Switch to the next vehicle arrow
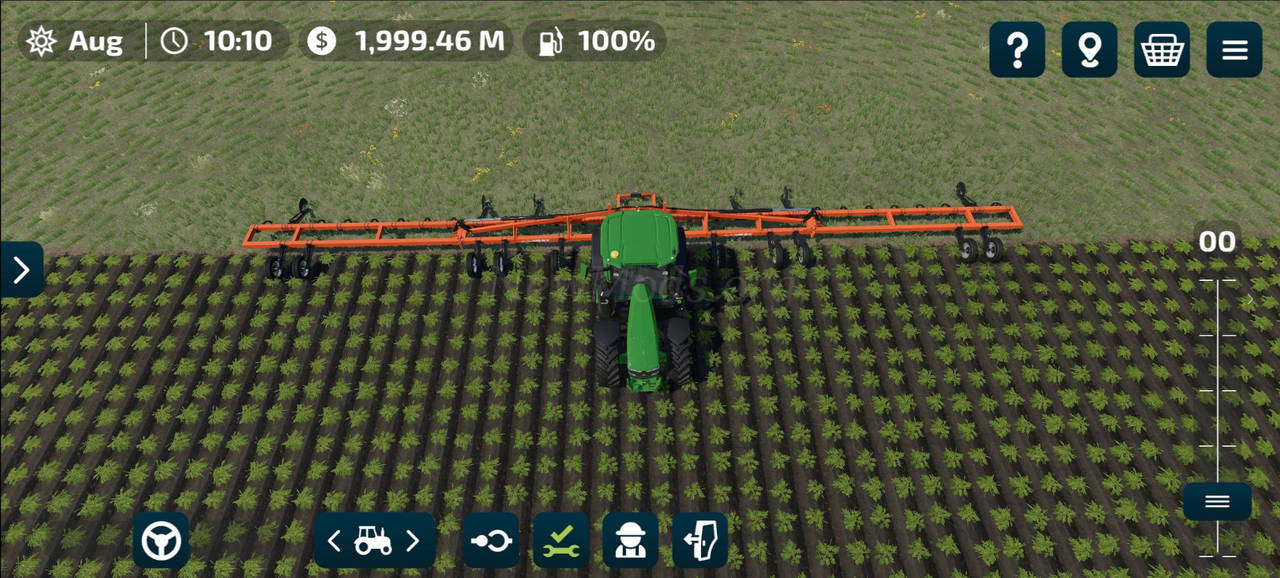This screenshot has height=578, width=1280. point(413,541)
